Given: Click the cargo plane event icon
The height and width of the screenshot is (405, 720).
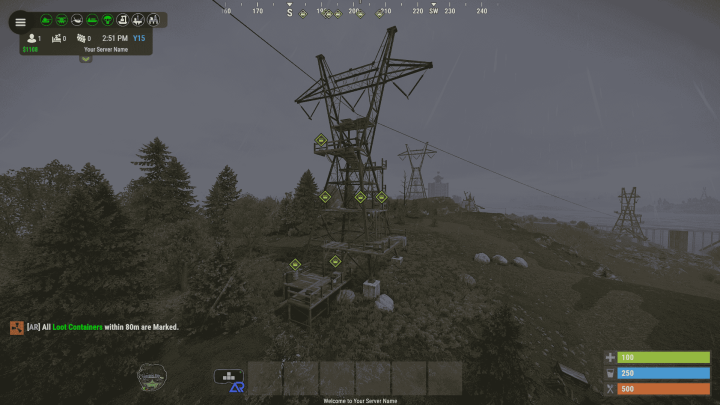Looking at the screenshot, I should tap(77, 20).
